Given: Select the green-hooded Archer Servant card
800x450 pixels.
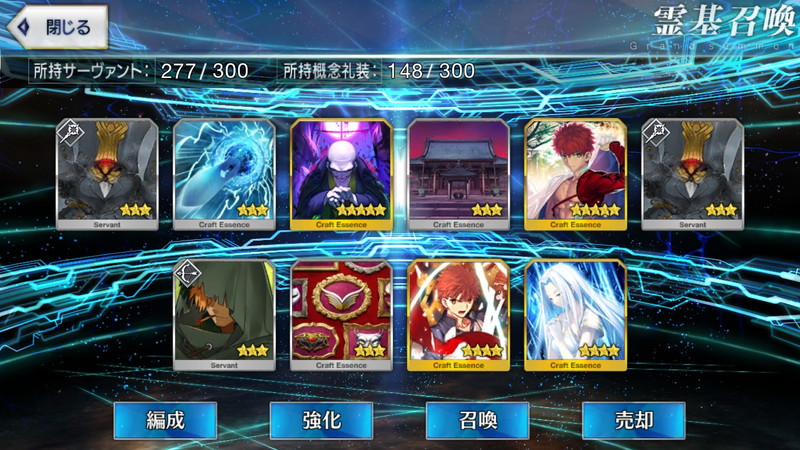Looking at the screenshot, I should pyautogui.click(x=224, y=314).
